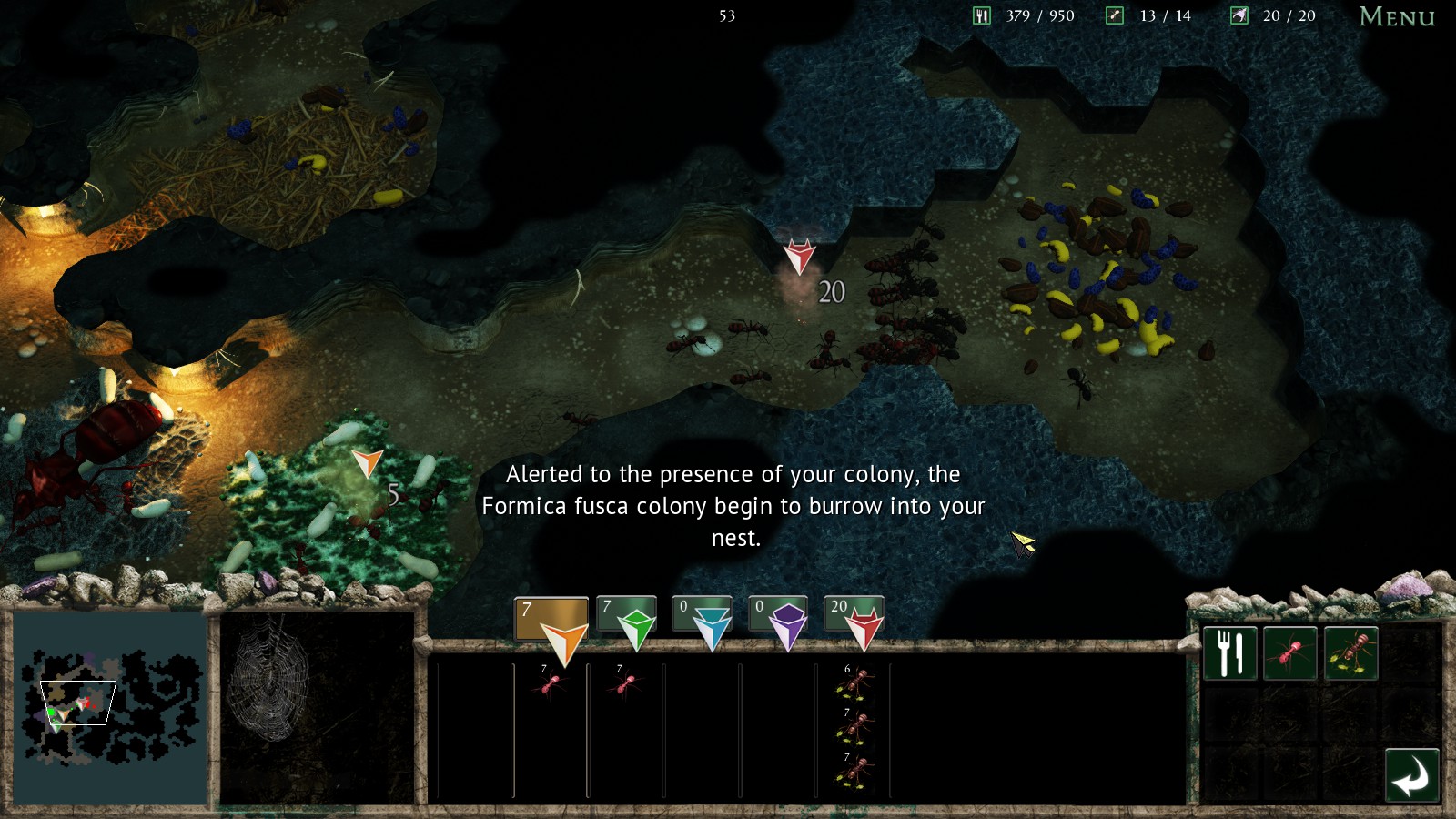Screen dimensions: 1456x819
Task: Open the Menu in the top corner
Action: [1396, 16]
